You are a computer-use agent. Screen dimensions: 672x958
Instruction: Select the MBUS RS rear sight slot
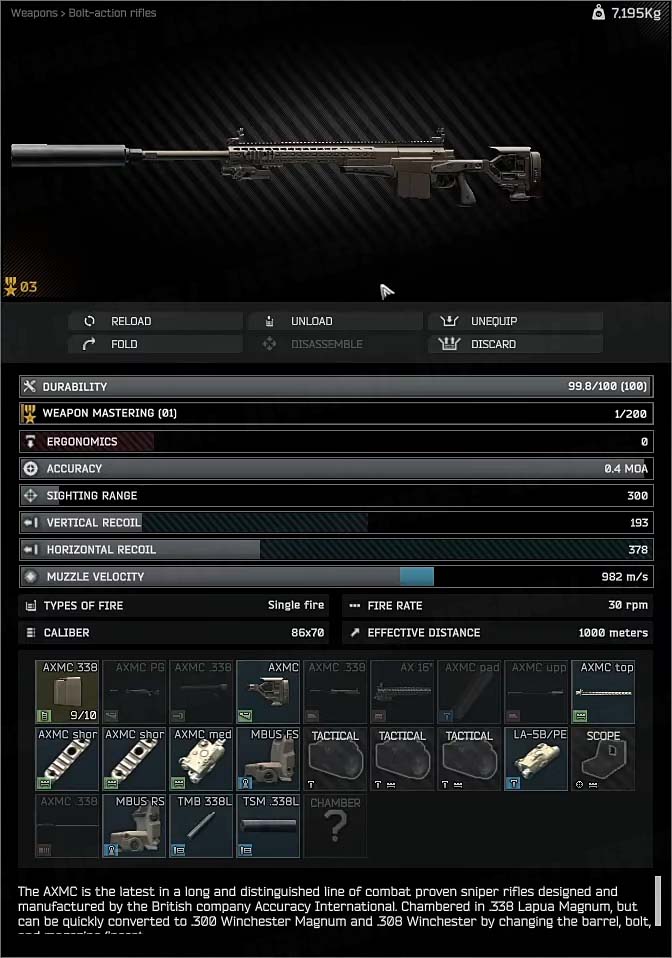click(x=134, y=826)
